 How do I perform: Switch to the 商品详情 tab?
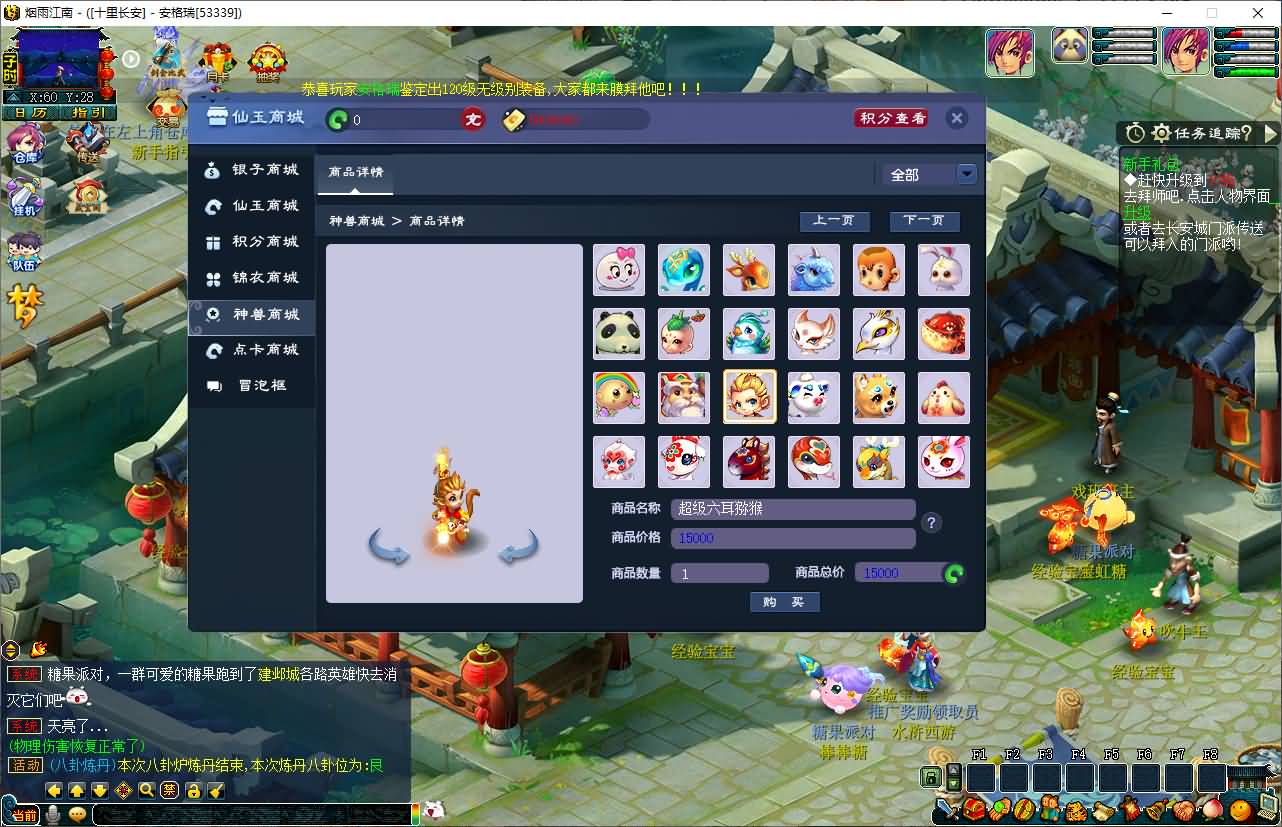tap(355, 171)
